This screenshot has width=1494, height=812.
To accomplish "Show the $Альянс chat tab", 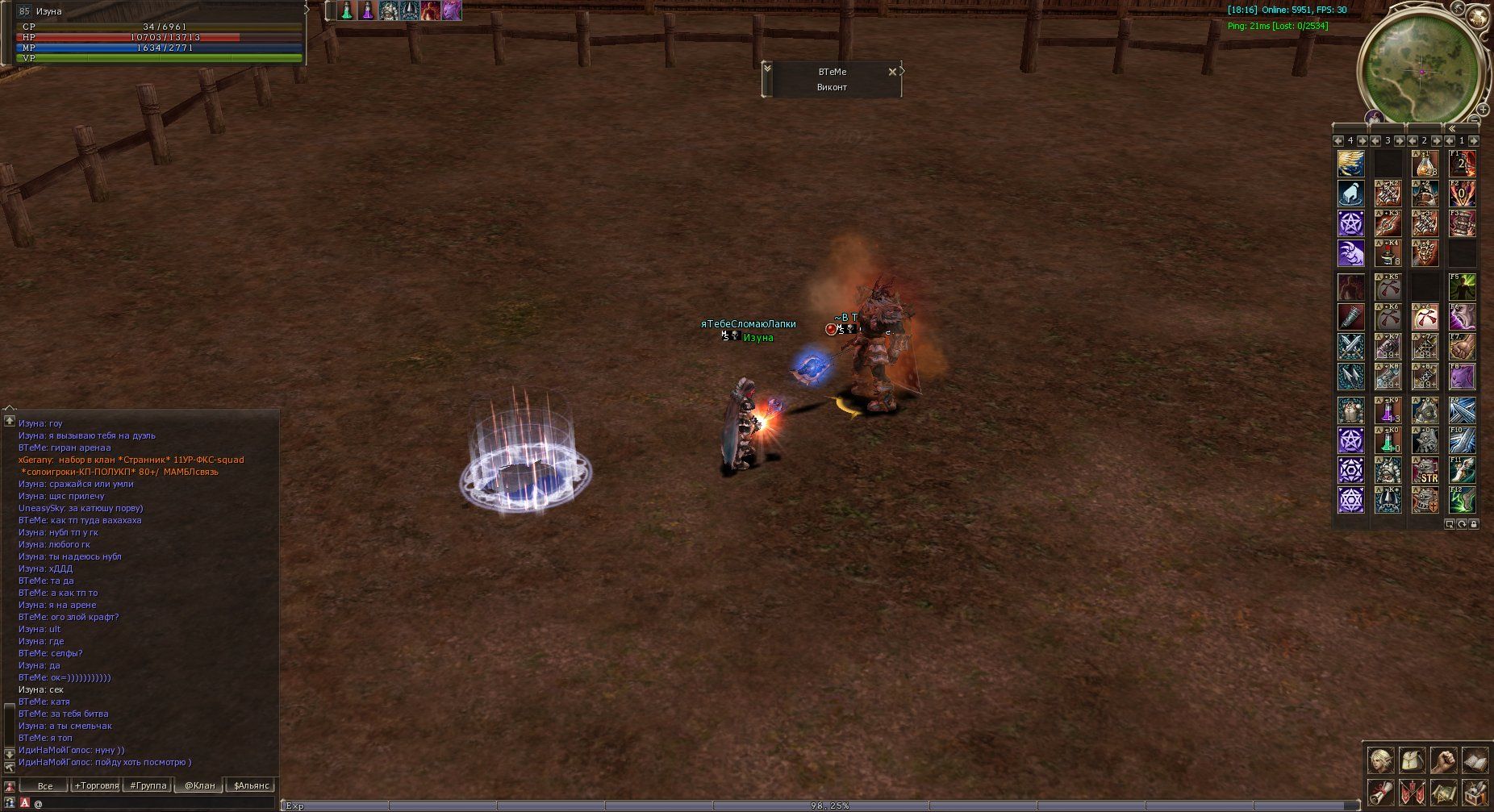I will click(251, 785).
